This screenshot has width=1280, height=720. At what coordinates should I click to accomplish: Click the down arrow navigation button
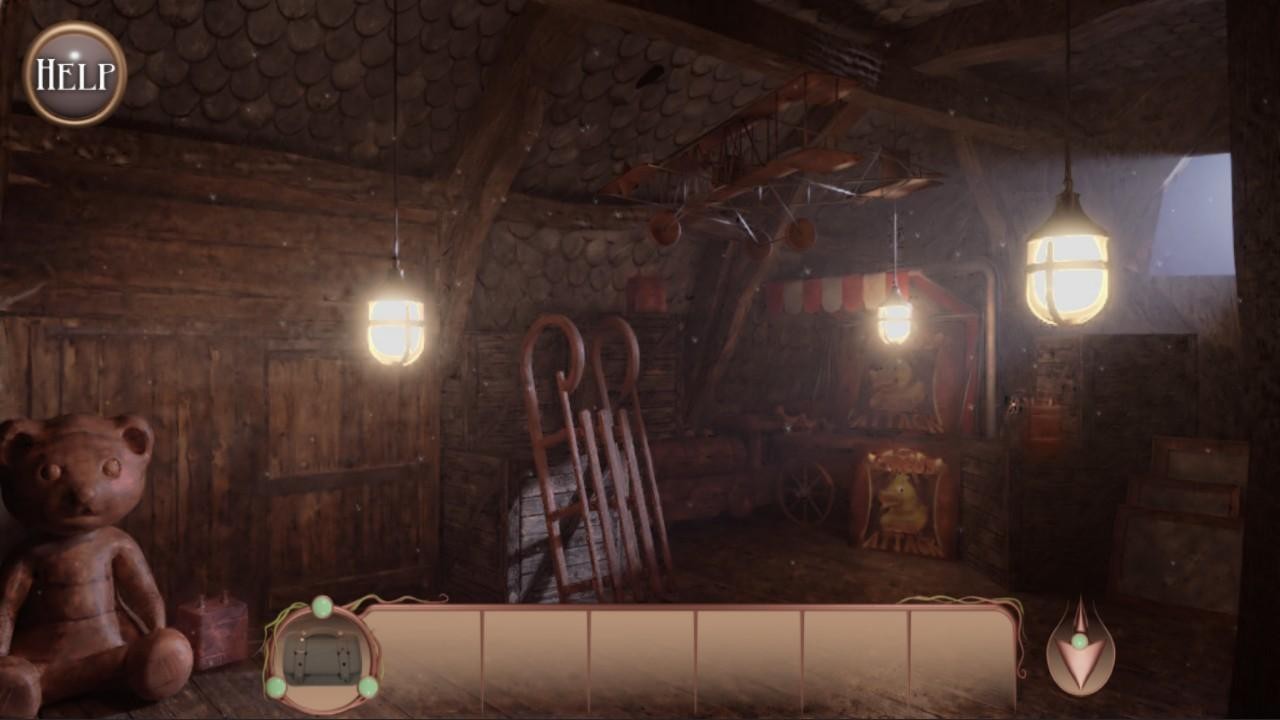1080,650
